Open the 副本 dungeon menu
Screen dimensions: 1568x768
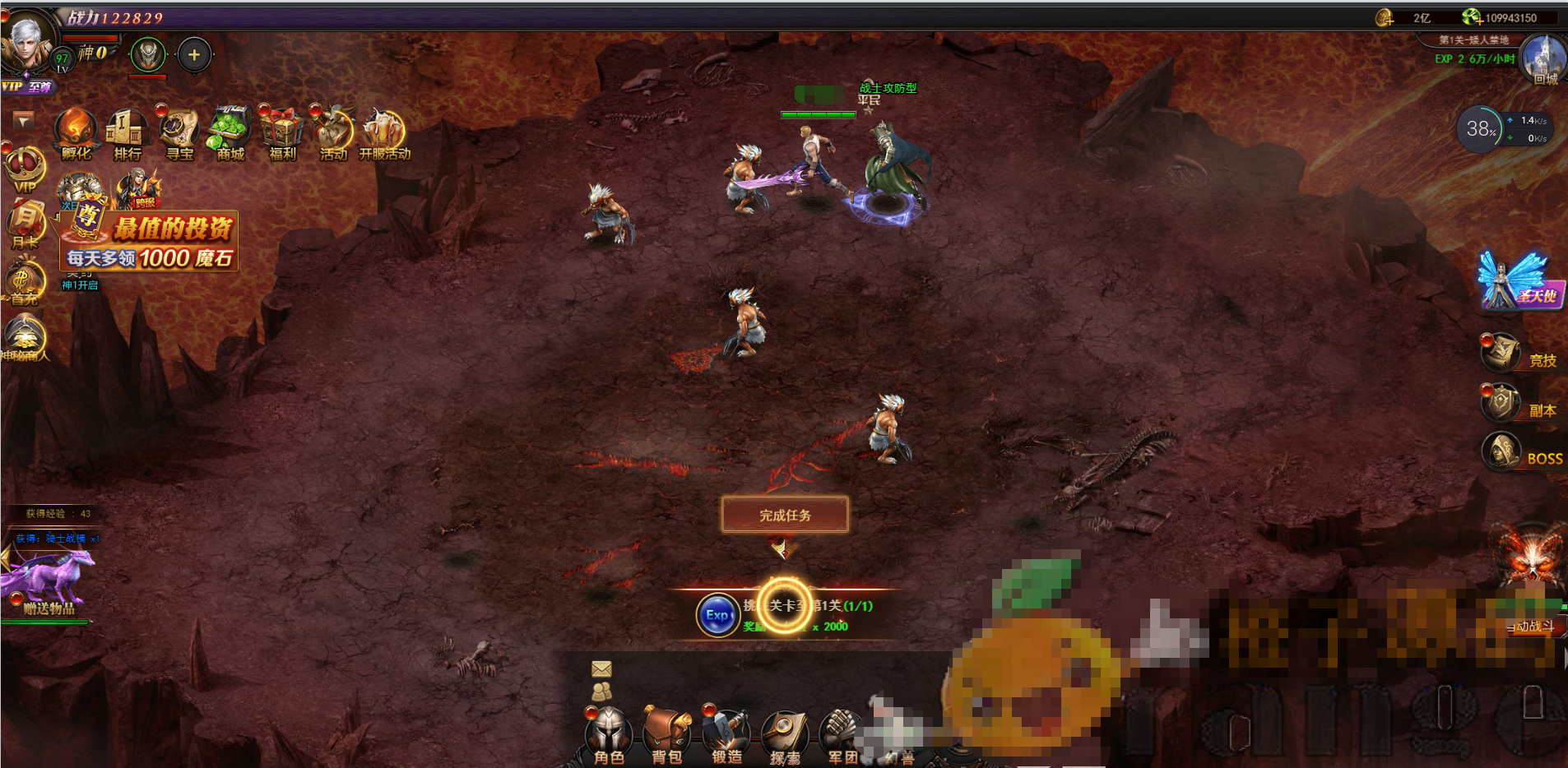[1519, 405]
